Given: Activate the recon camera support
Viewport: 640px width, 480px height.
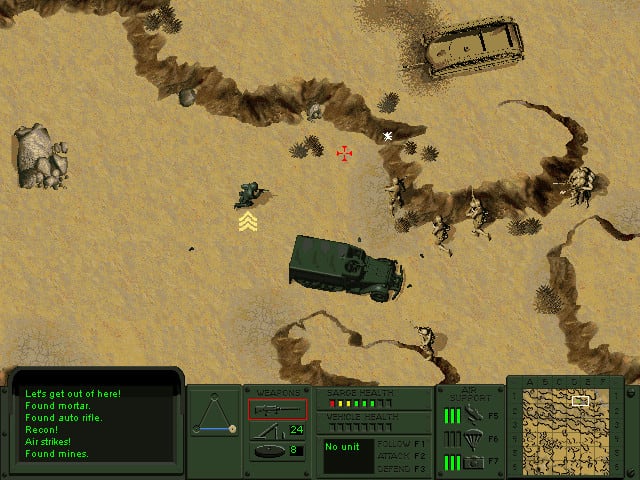Looking at the screenshot, I should (x=473, y=461).
